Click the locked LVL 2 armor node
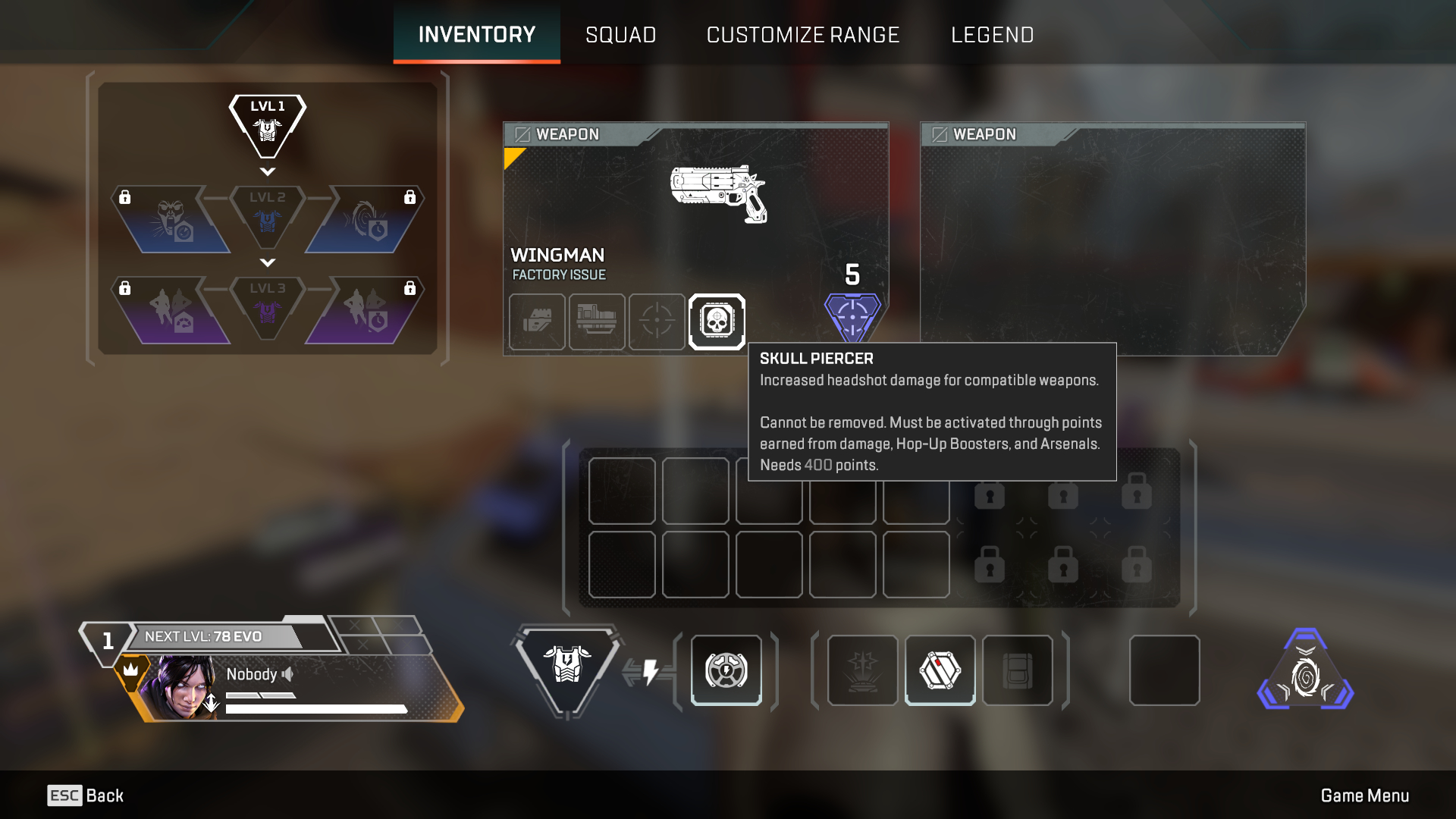 (x=268, y=218)
